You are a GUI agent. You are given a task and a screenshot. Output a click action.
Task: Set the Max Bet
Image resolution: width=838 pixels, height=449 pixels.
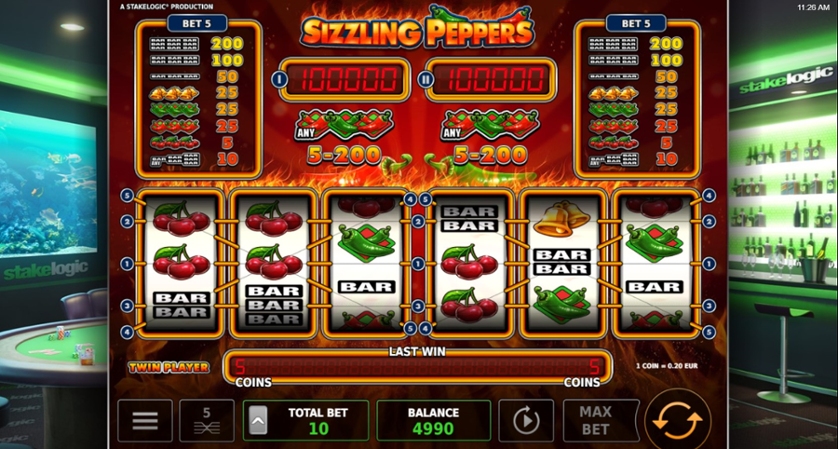595,420
